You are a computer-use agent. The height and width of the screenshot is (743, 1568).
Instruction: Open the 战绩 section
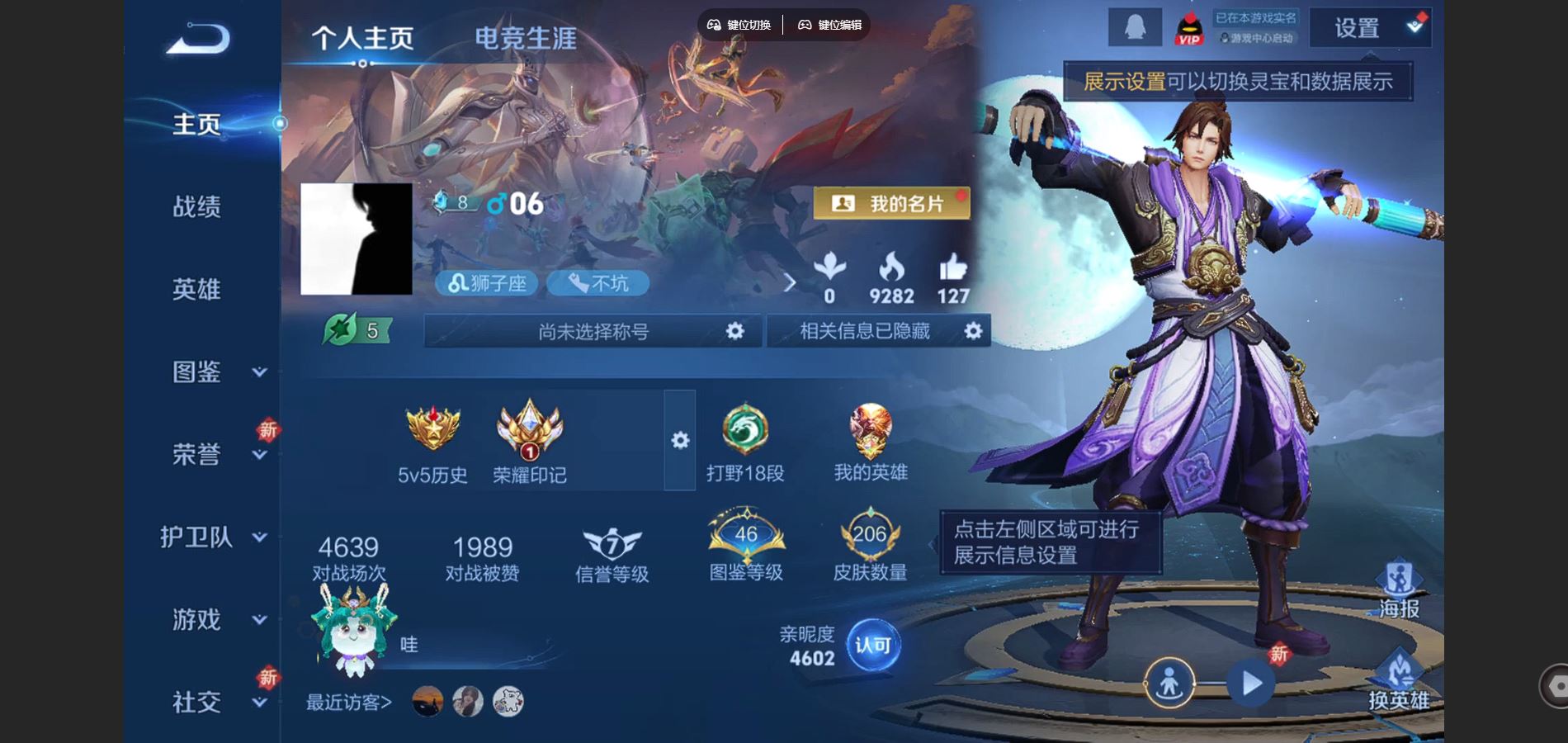click(196, 206)
